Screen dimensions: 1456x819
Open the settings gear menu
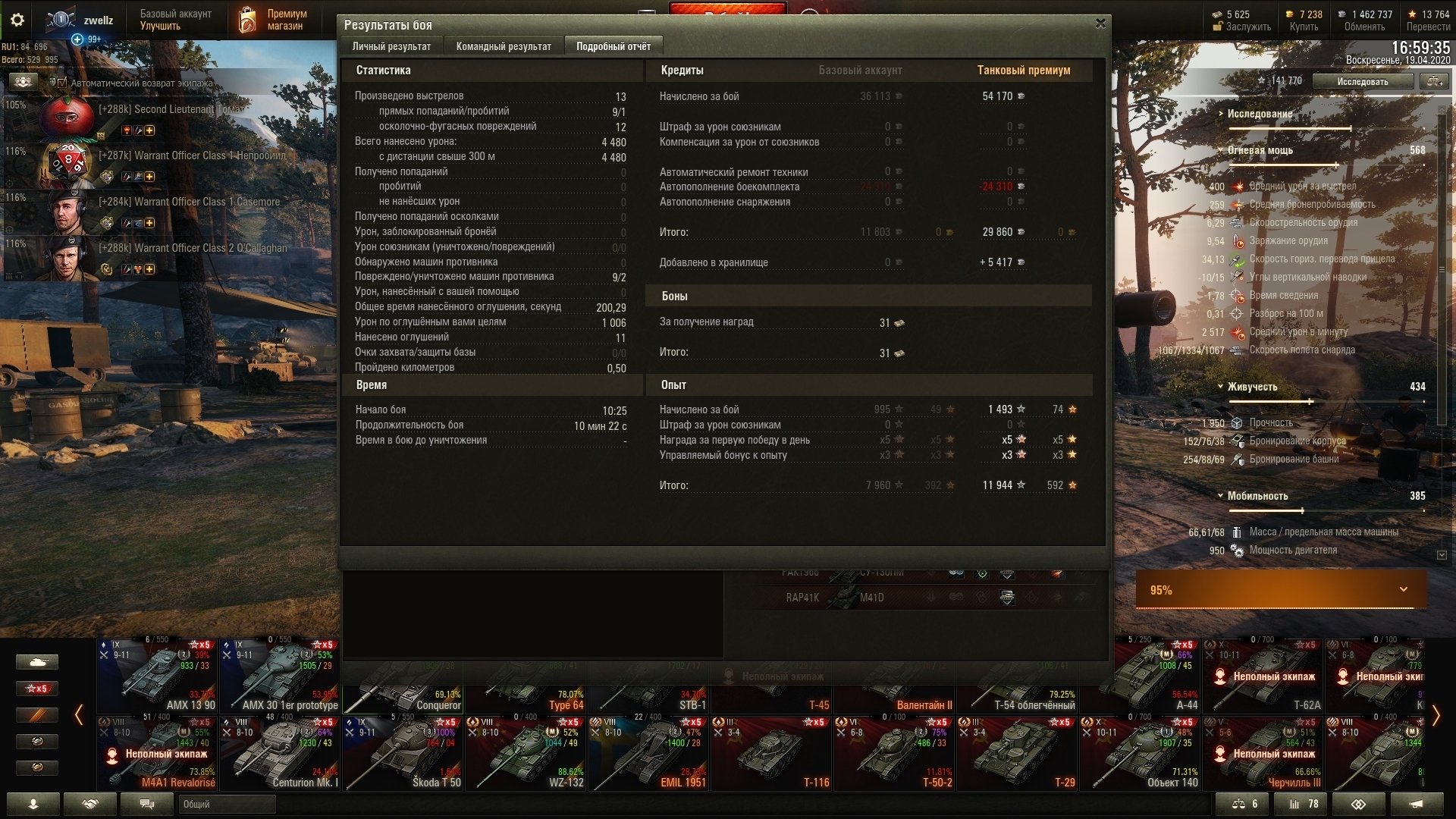coord(17,20)
